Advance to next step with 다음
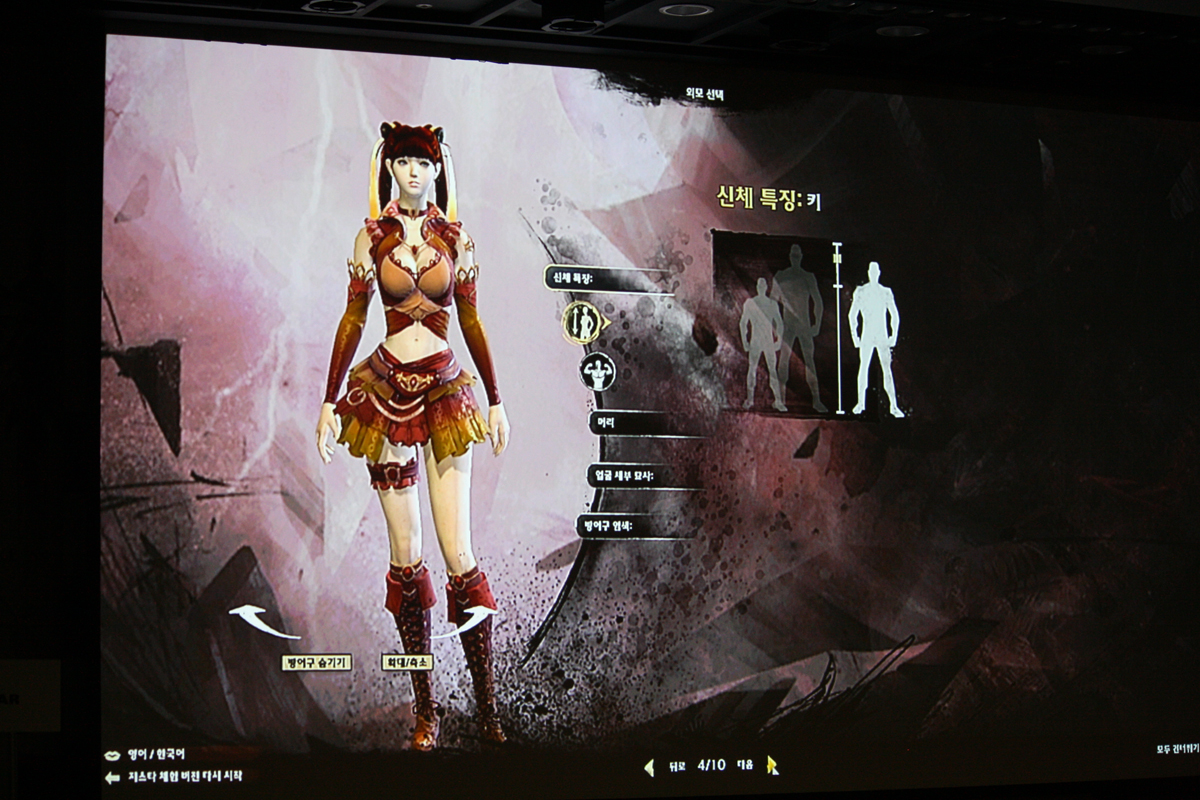Screen dimensions: 1200x800 pos(771,766)
